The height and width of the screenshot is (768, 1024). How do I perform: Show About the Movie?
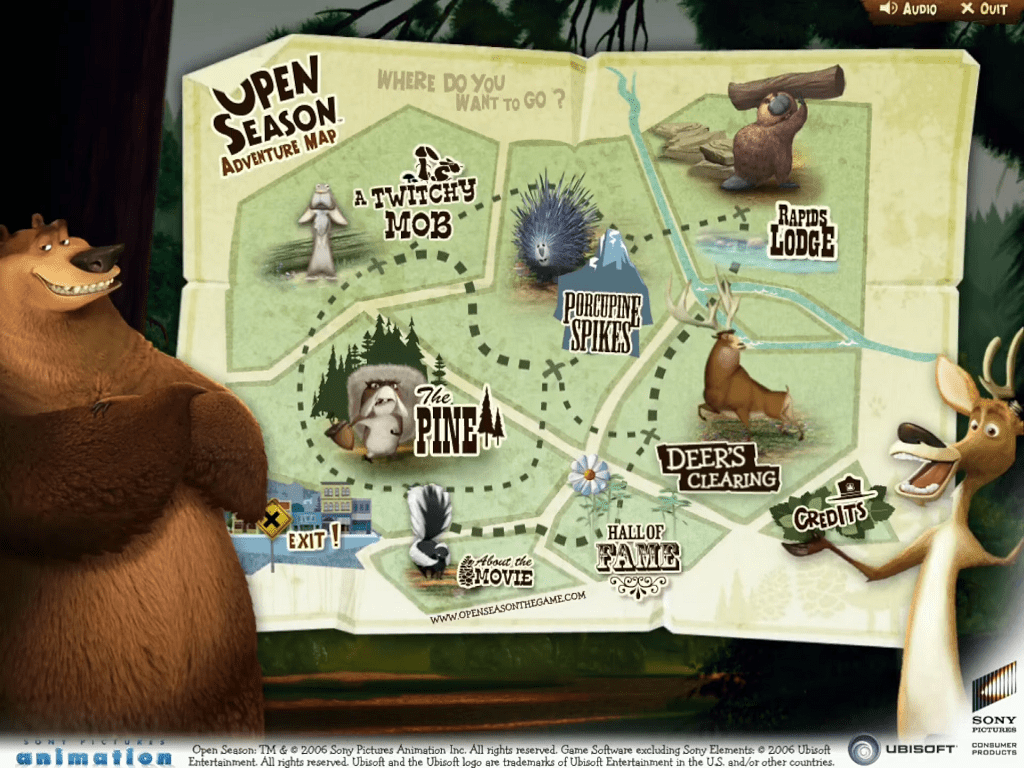(495, 571)
